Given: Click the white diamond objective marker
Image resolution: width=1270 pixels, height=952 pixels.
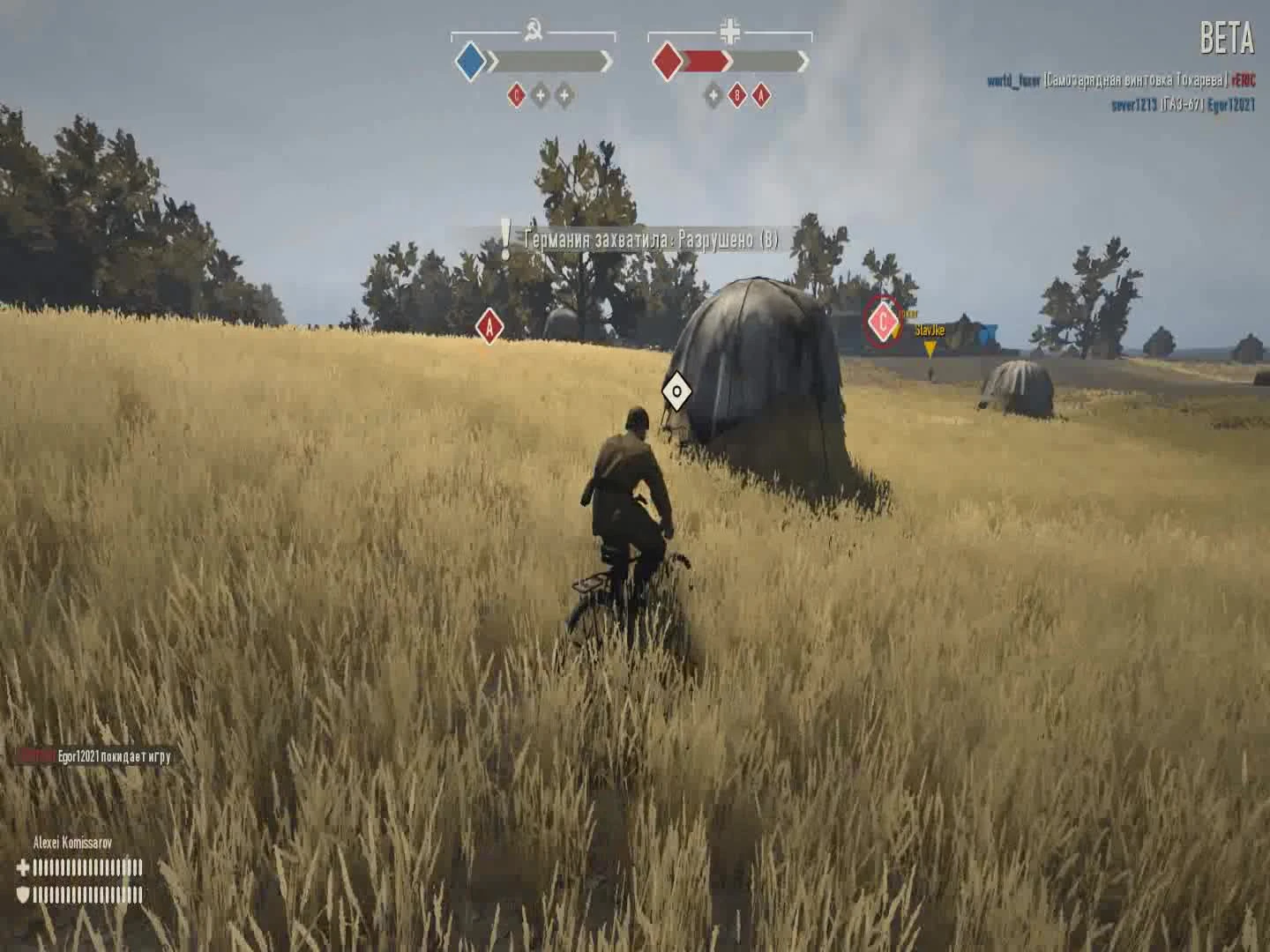Looking at the screenshot, I should pos(676,390).
